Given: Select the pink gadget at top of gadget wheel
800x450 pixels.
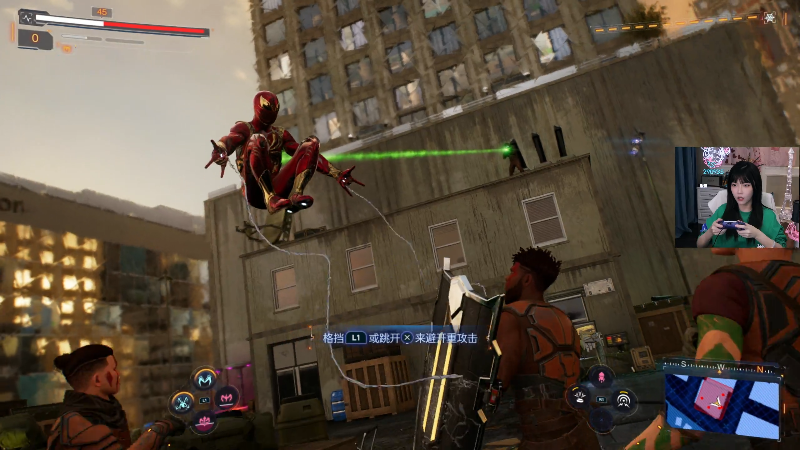Looking at the screenshot, I should (601, 378).
